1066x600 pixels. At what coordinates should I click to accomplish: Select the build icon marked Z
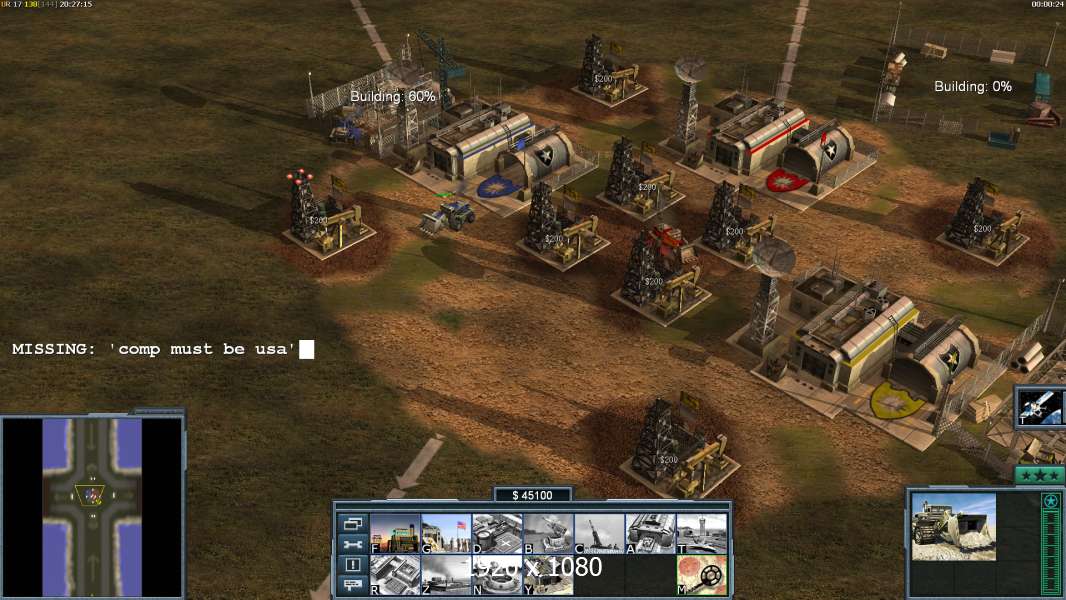point(446,575)
